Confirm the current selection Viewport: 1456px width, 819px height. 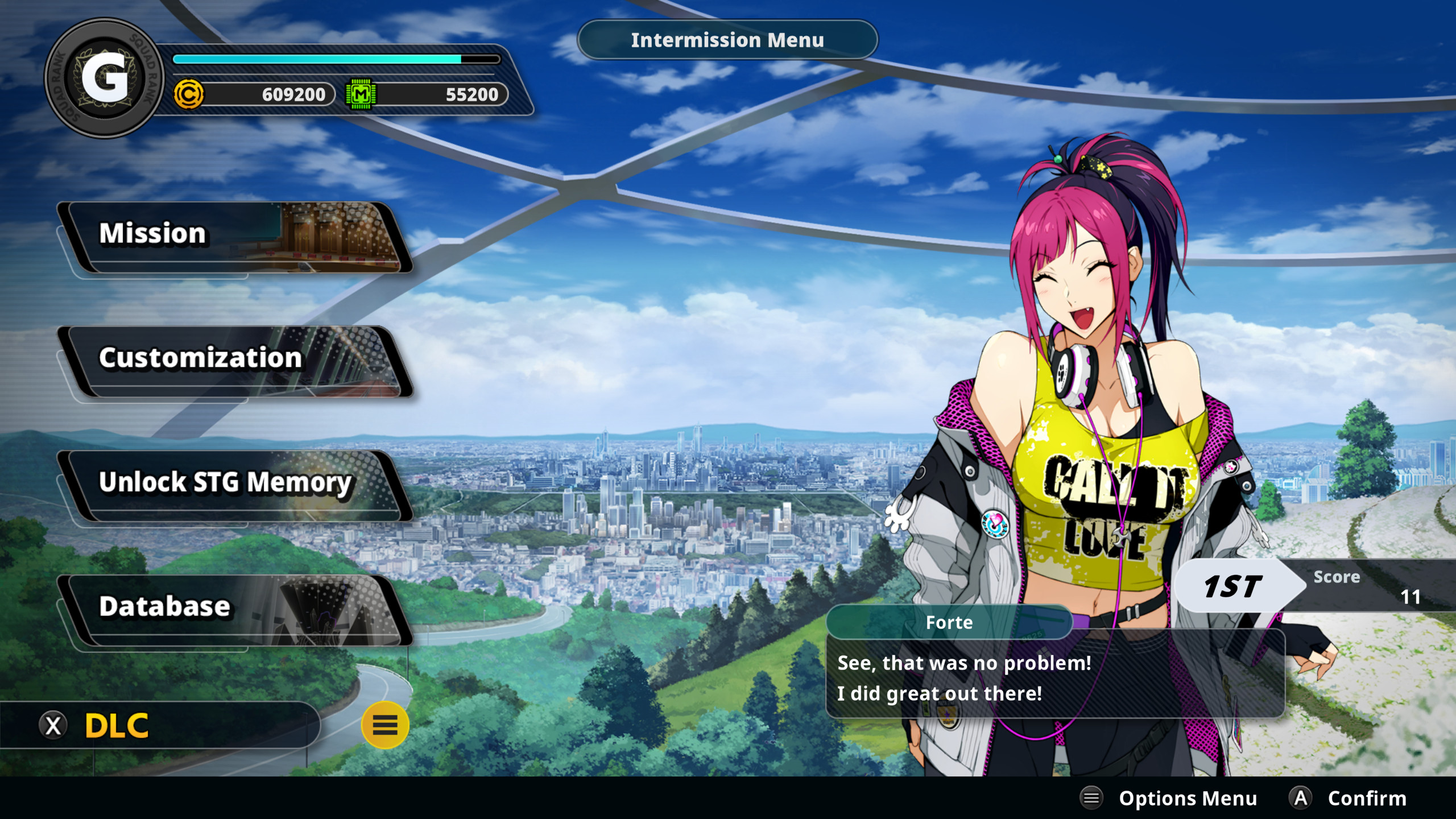pyautogui.click(x=1348, y=799)
